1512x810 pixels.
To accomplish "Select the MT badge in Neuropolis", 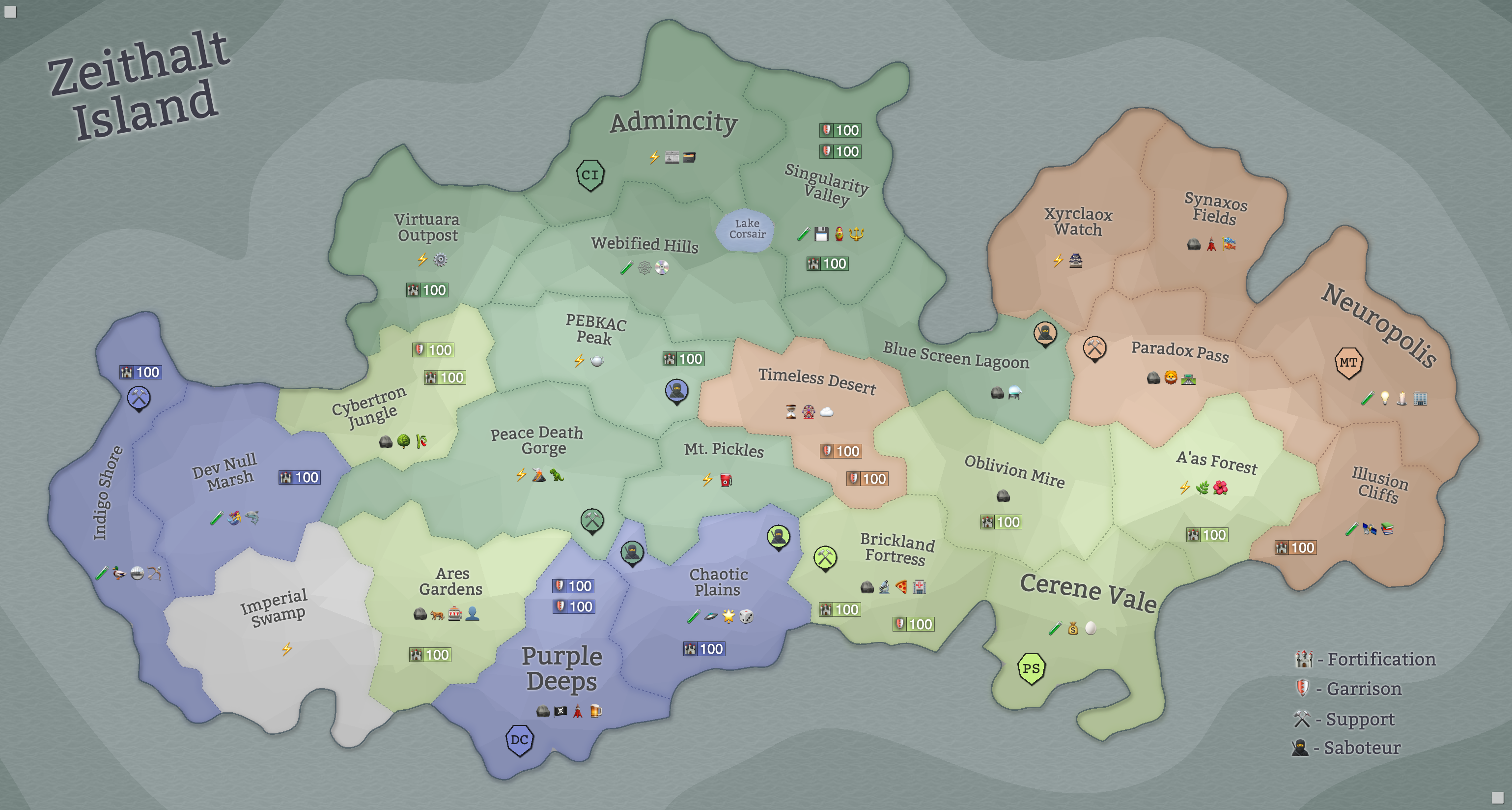I will 1349,363.
